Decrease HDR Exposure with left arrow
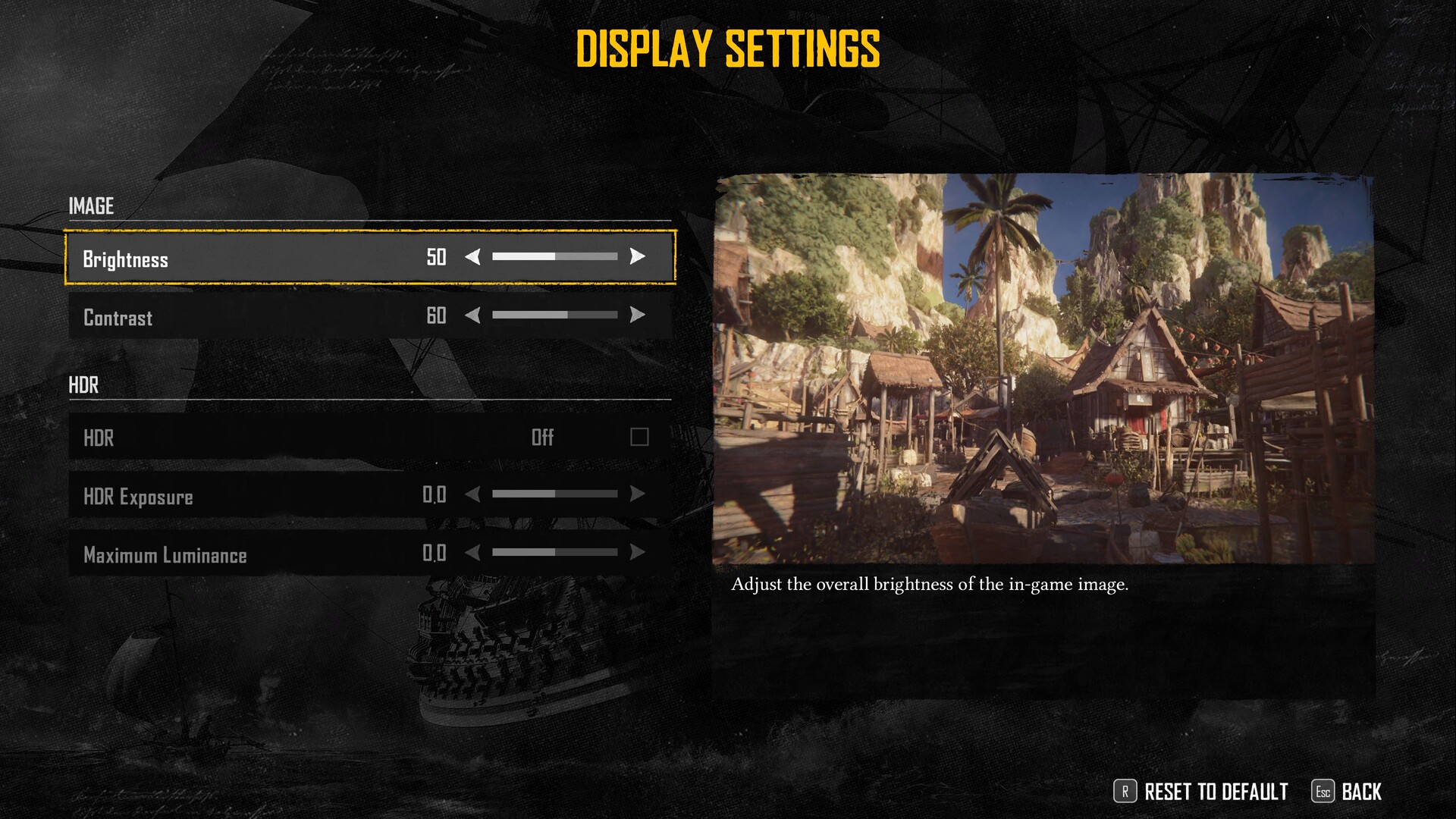The height and width of the screenshot is (819, 1456). 472,494
